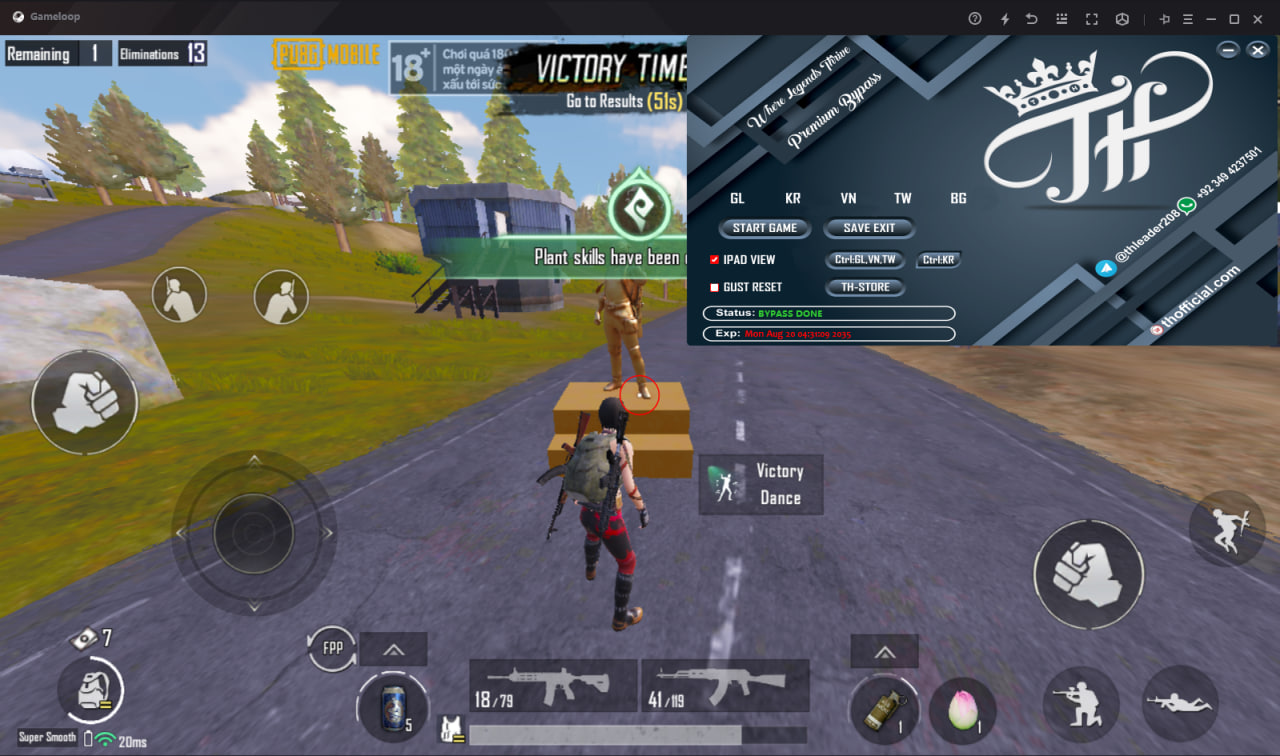Expand the right grenade slot chevron
1280x756 pixels.
[884, 651]
